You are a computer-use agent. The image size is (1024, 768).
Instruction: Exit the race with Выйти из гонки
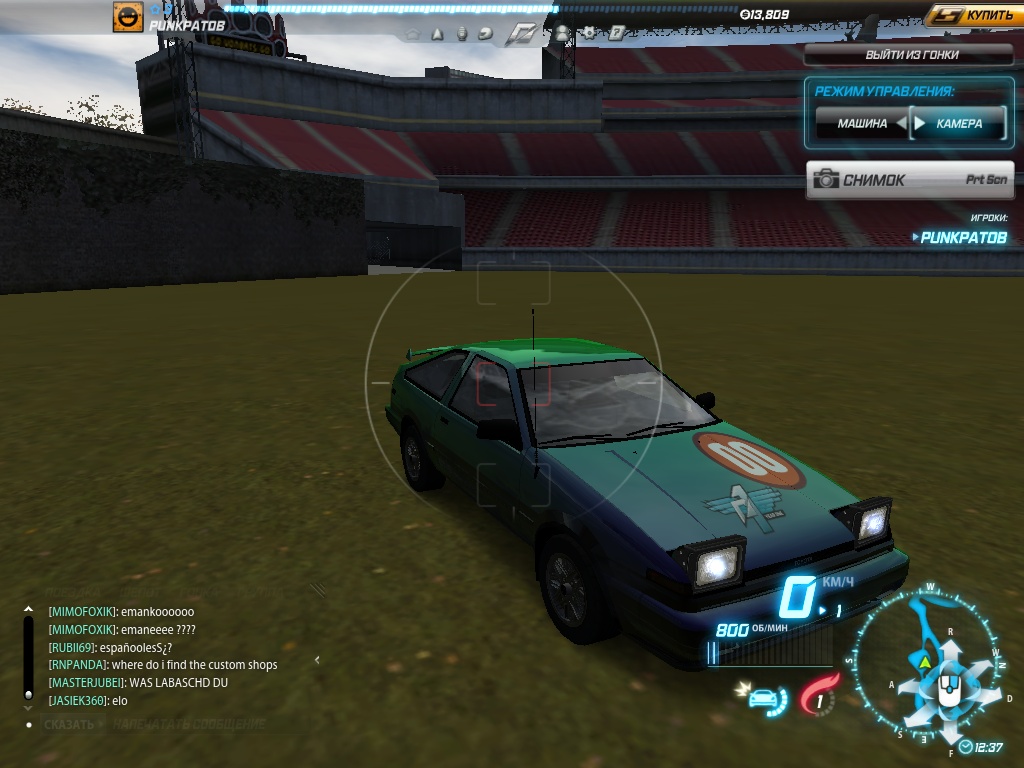click(x=910, y=55)
